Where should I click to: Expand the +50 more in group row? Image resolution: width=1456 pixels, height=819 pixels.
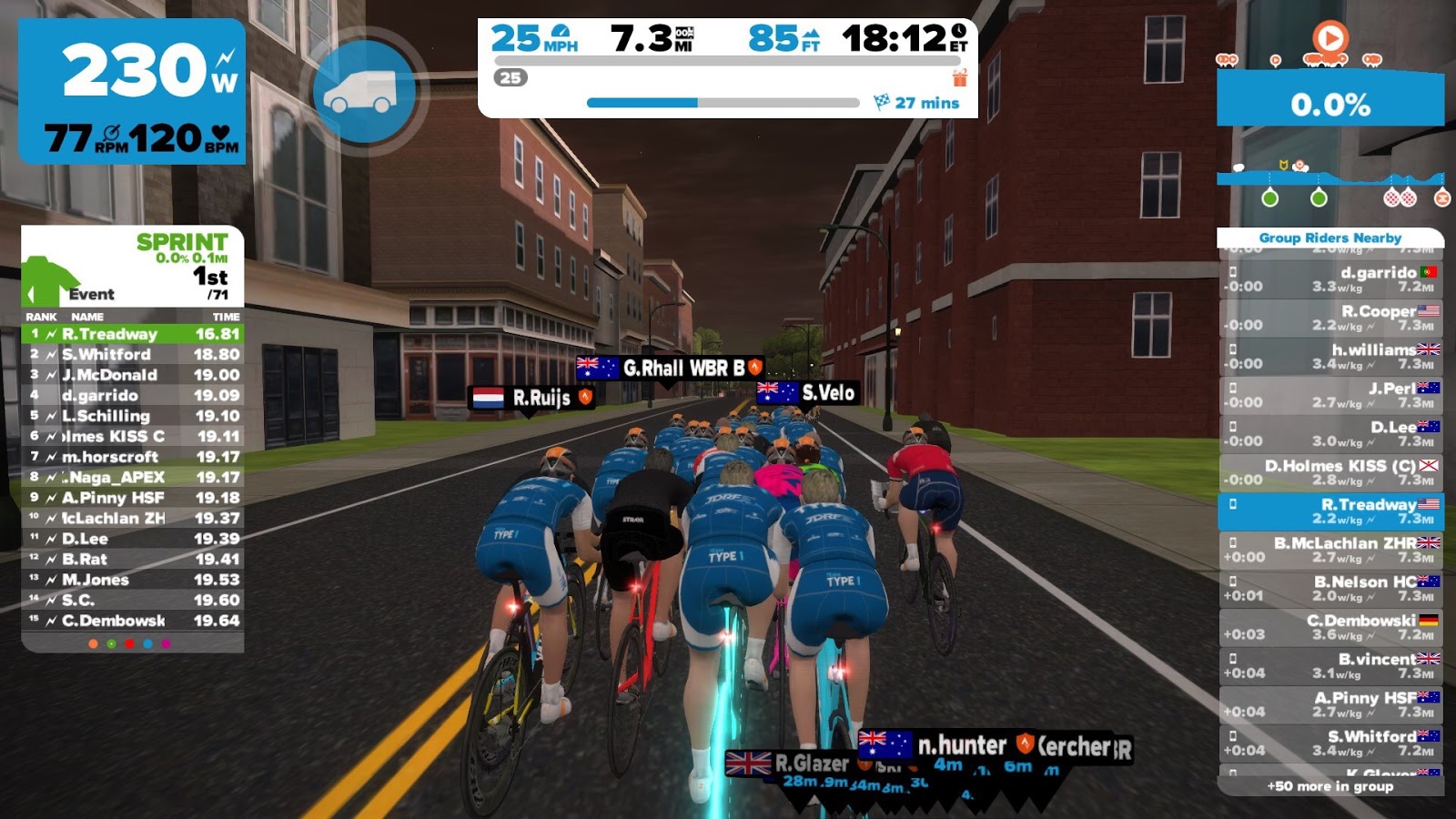1330,786
